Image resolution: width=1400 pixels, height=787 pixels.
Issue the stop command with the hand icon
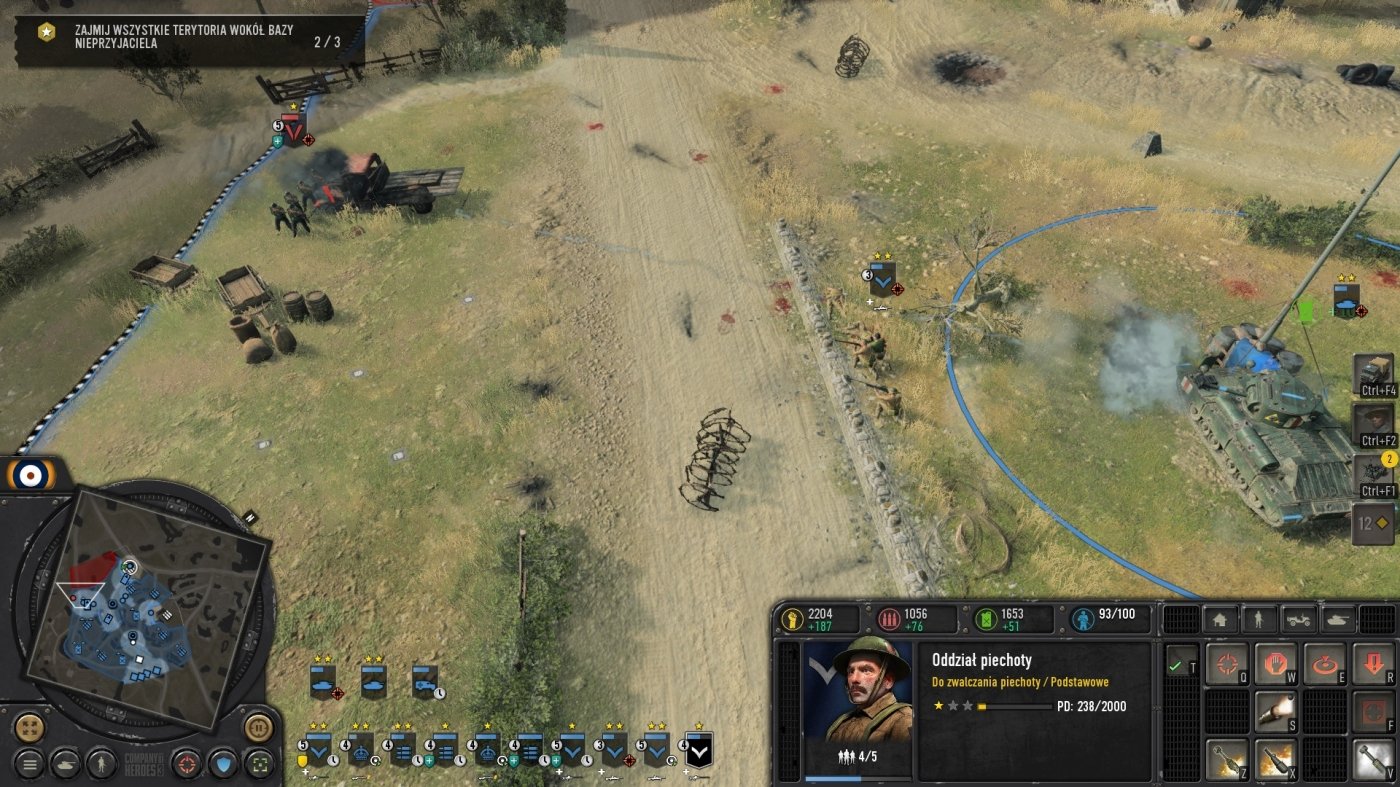tap(1275, 664)
